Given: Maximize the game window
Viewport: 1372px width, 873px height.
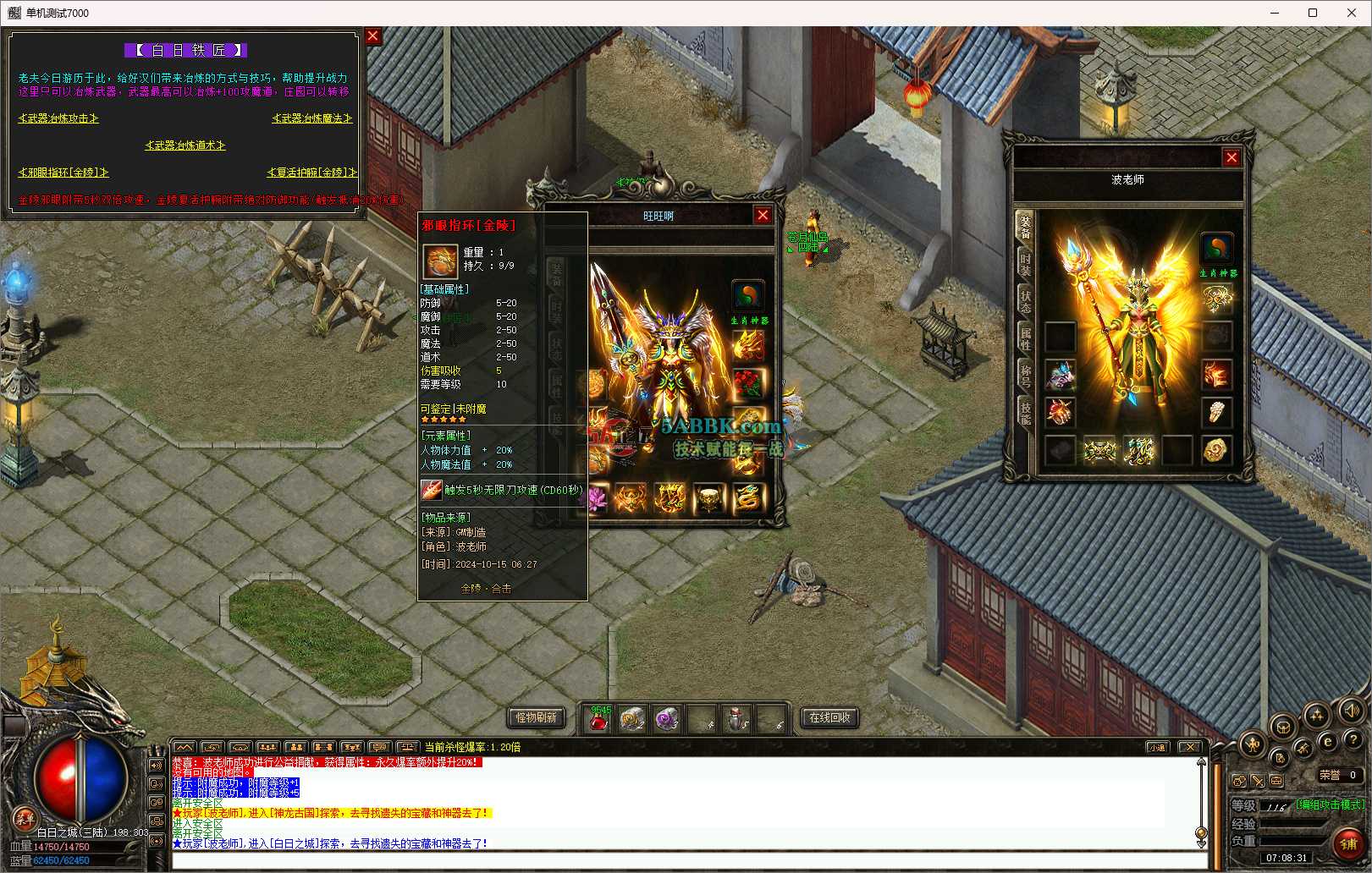Looking at the screenshot, I should pyautogui.click(x=1313, y=13).
